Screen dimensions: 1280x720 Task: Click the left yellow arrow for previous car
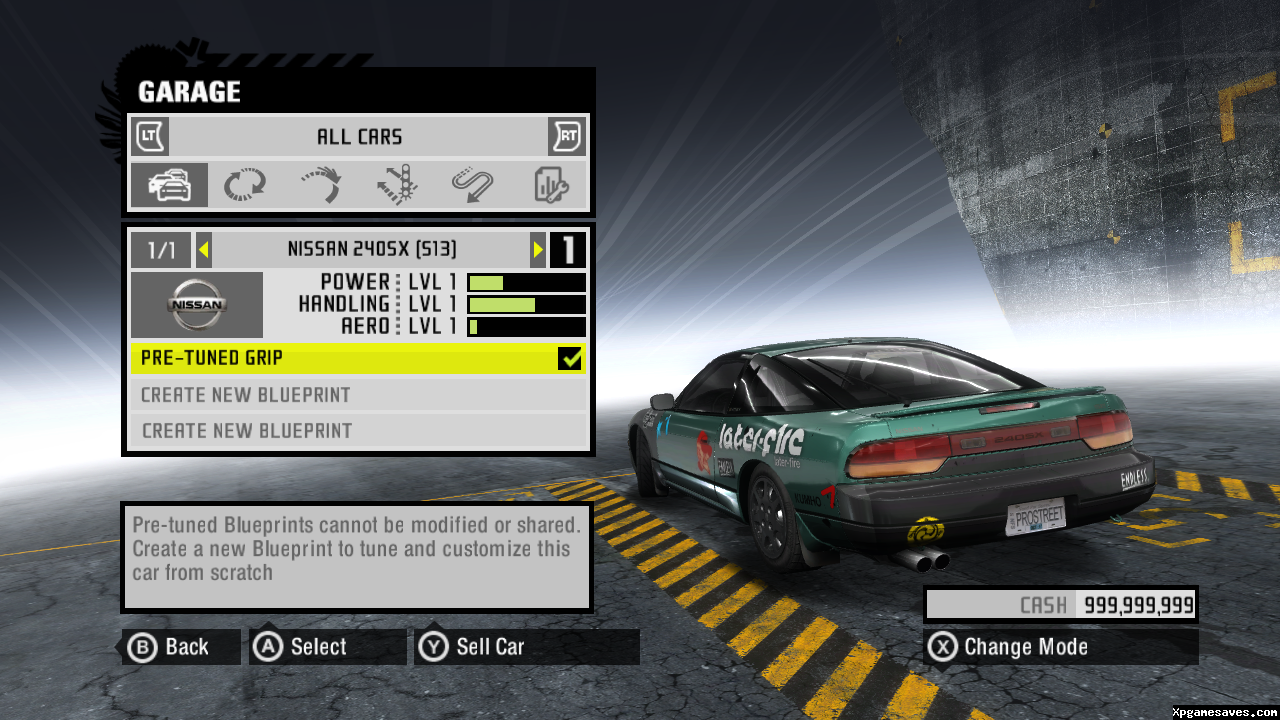coord(203,250)
